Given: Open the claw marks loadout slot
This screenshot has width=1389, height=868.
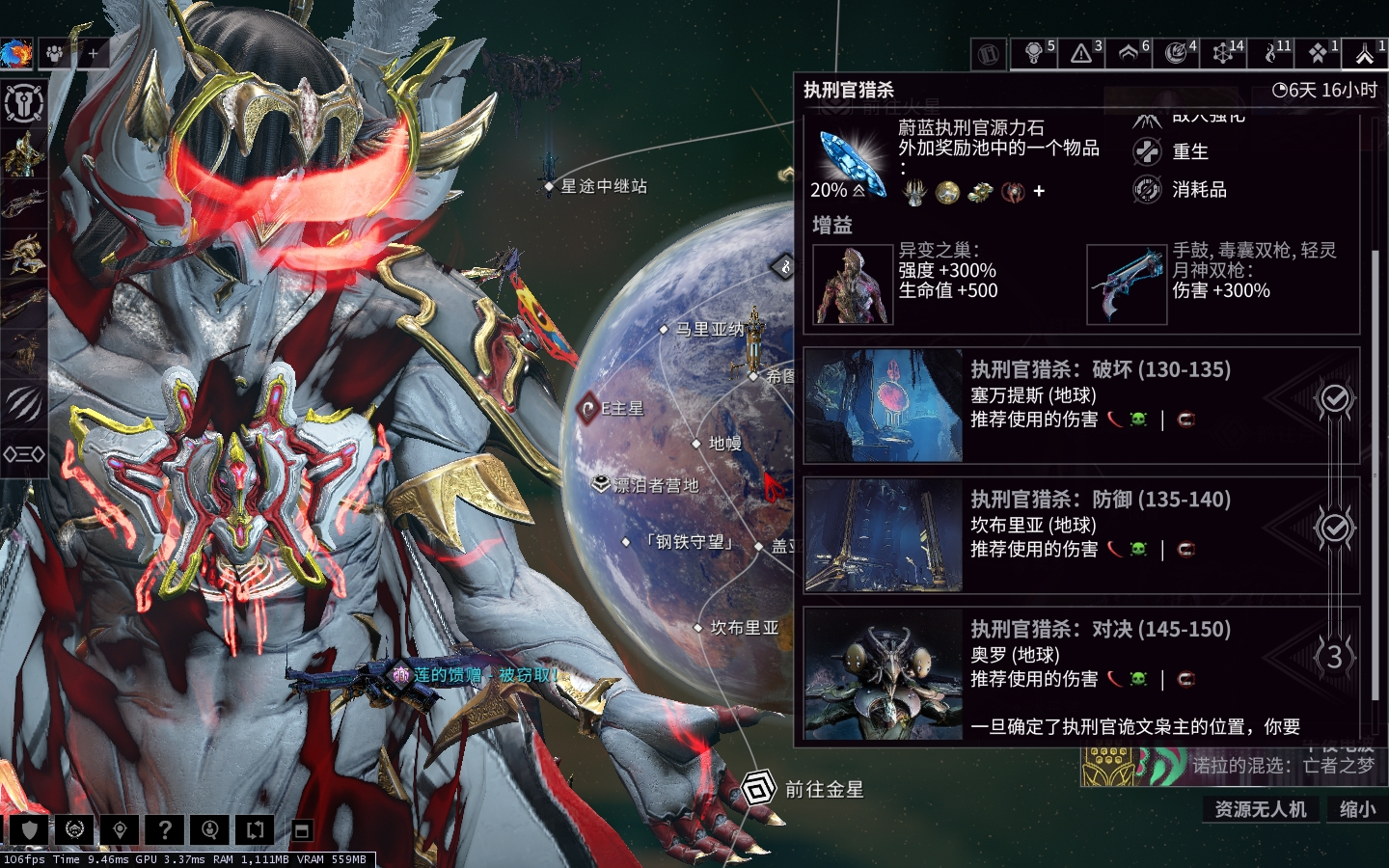Looking at the screenshot, I should click(23, 403).
